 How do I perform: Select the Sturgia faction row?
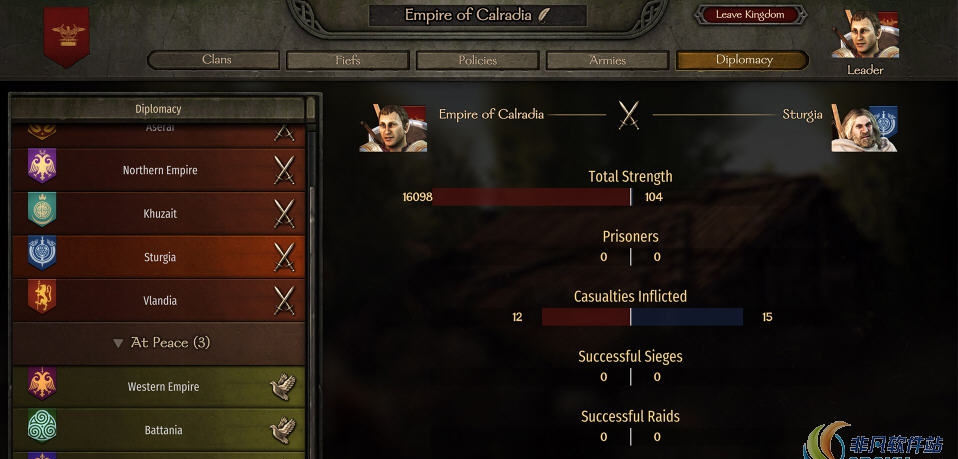coord(160,257)
